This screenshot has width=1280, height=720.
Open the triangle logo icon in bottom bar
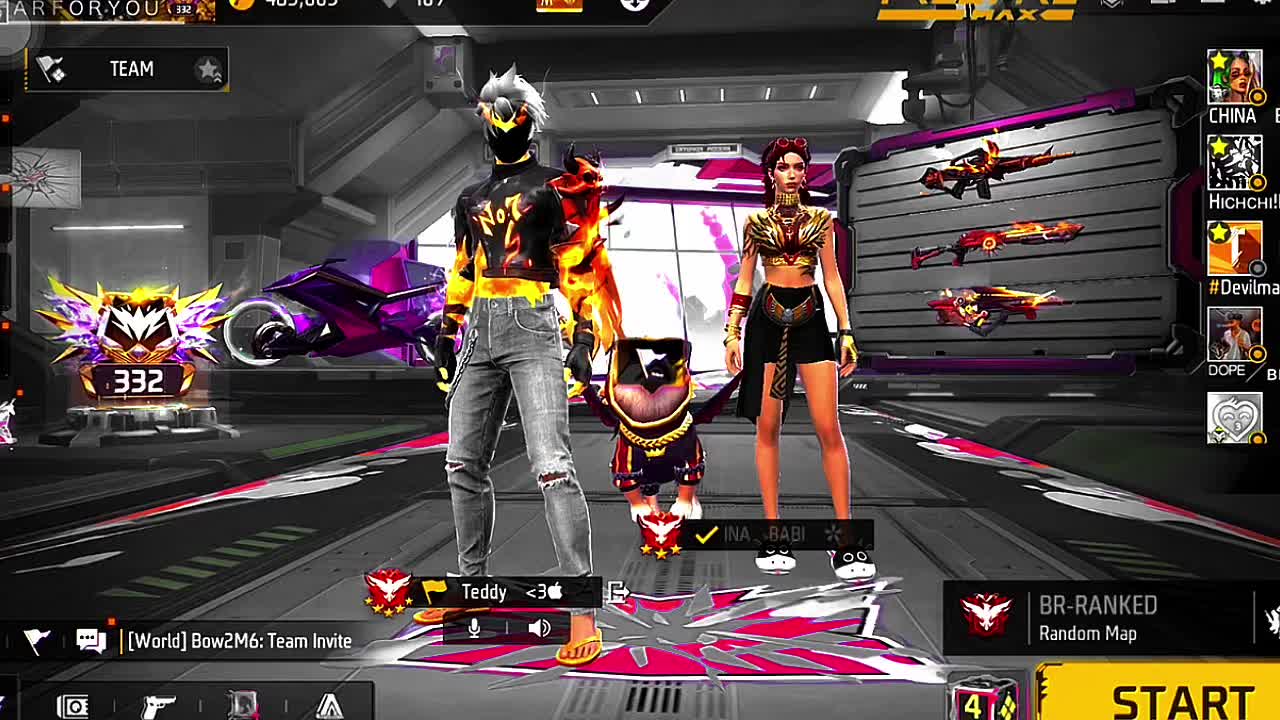(x=329, y=706)
